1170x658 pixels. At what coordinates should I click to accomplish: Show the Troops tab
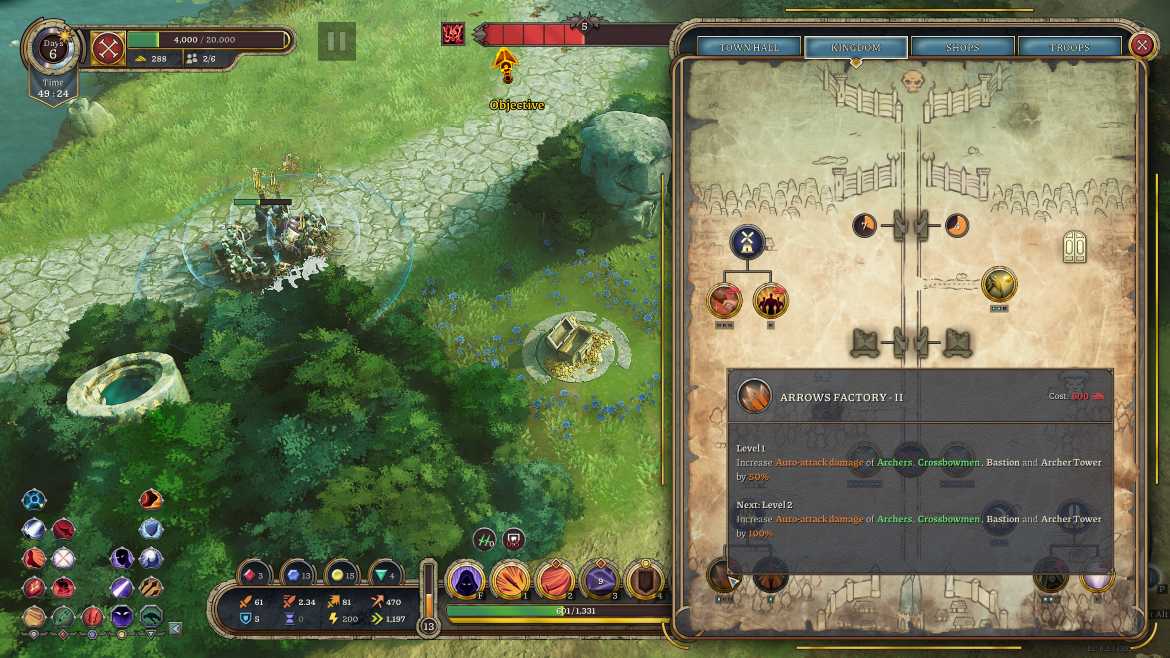click(x=1068, y=47)
